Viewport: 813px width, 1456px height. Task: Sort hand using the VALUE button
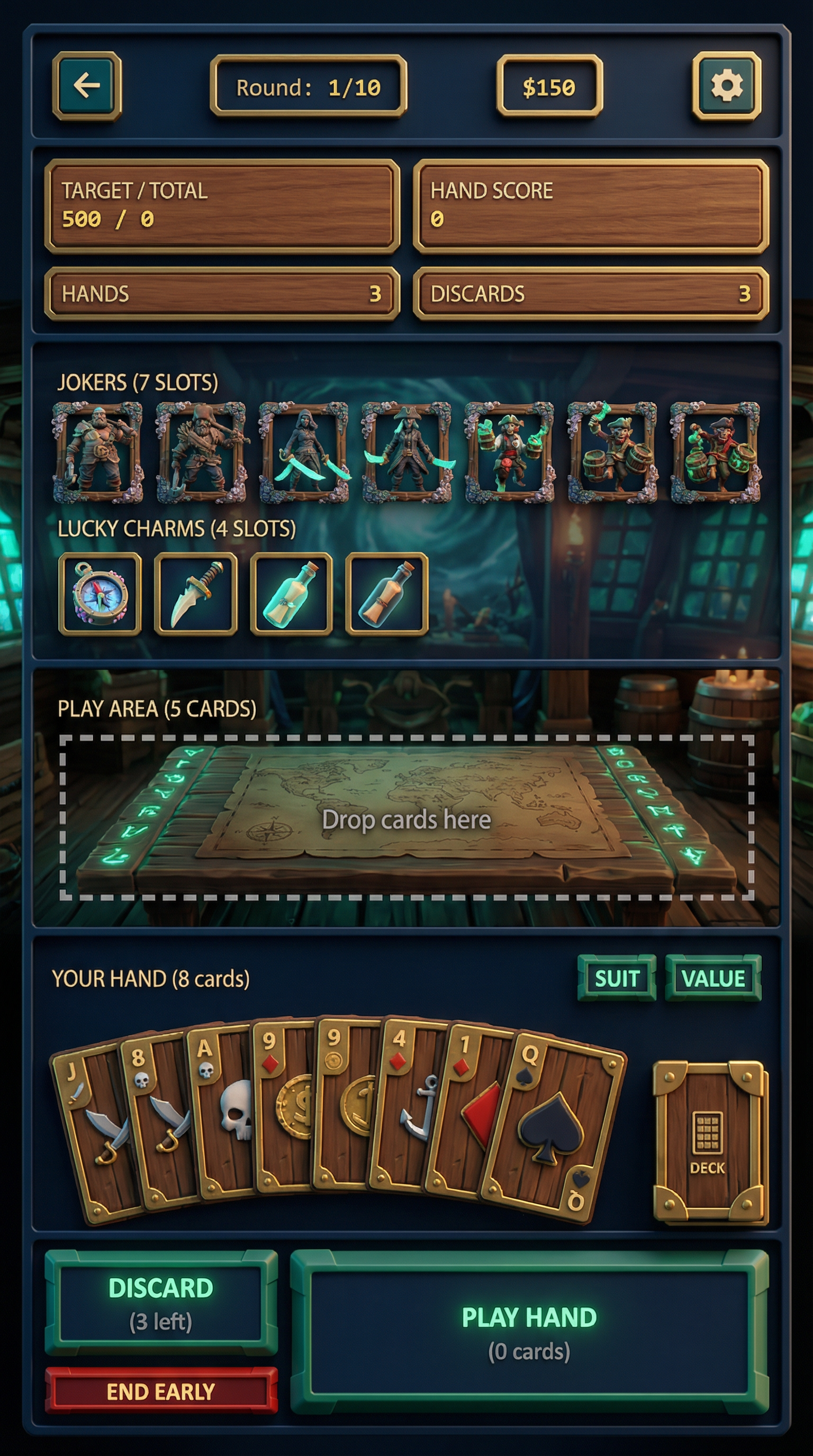[713, 978]
